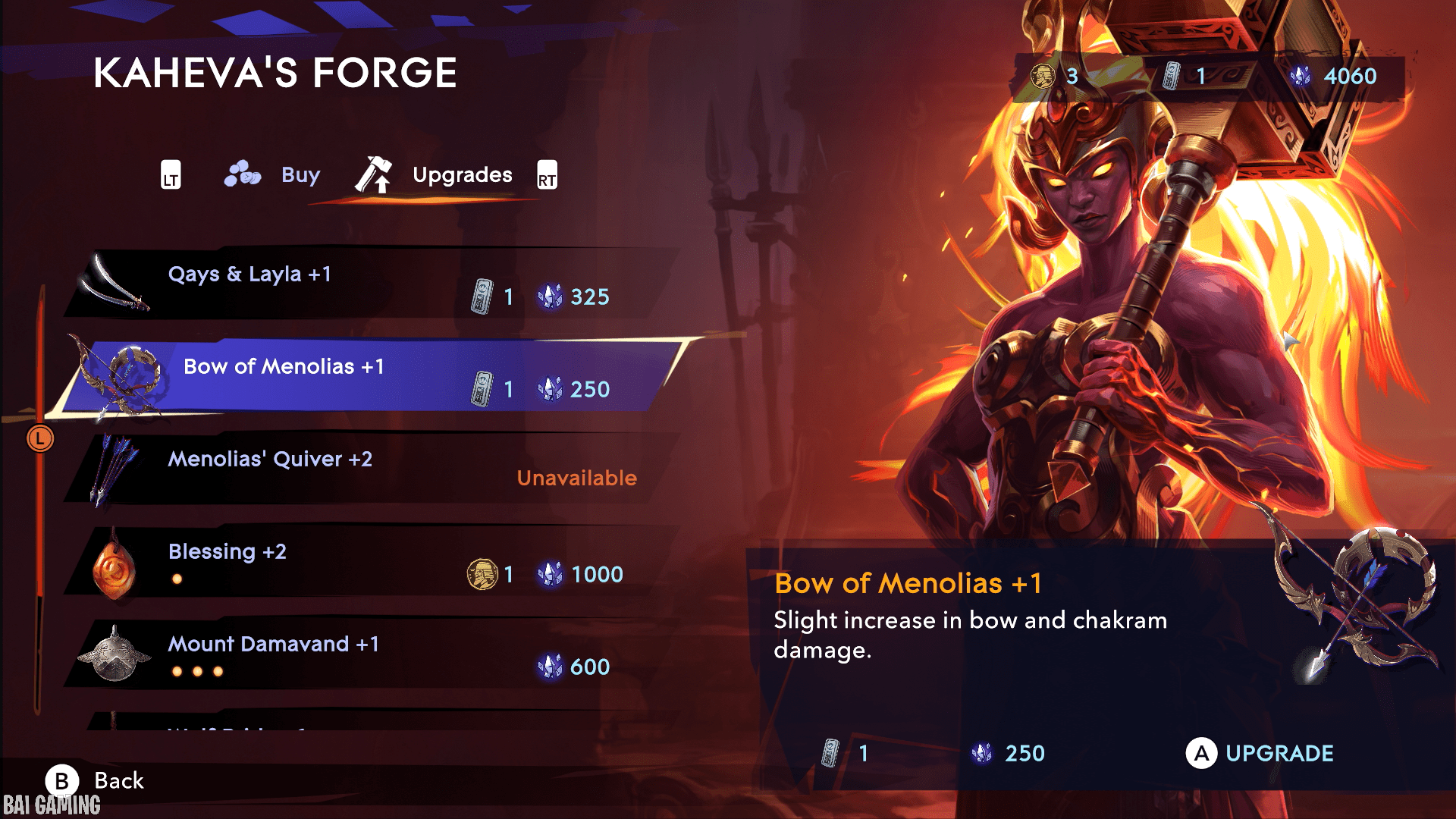1456x819 pixels.
Task: Choose the Bow of Menolias +1 row
Action: click(x=364, y=376)
